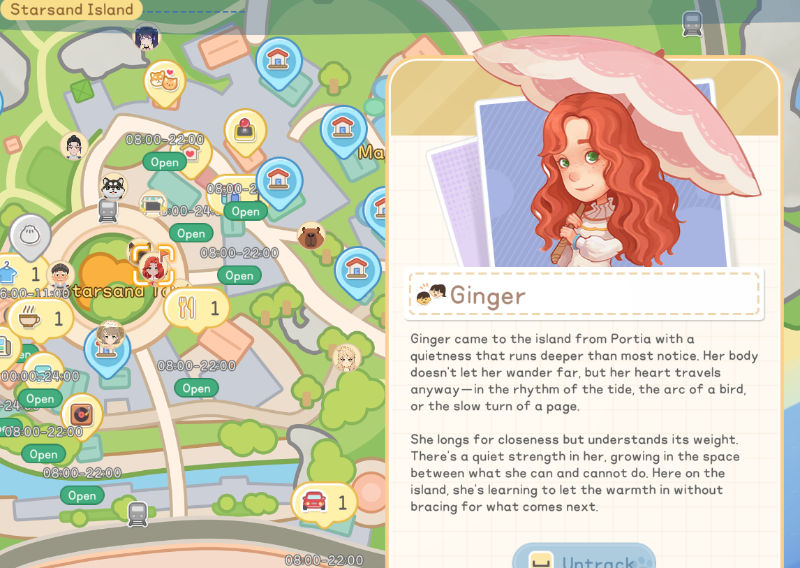Click the train station icon at the bottom road

(x=138, y=513)
